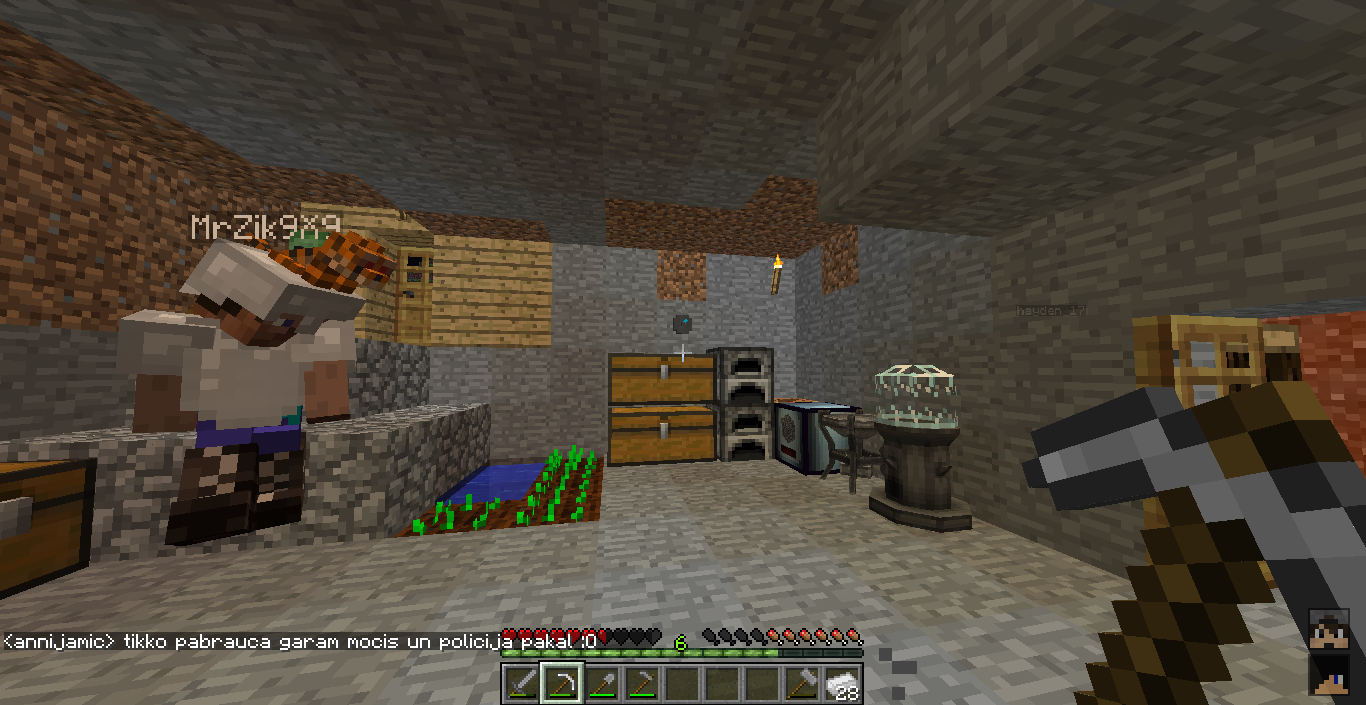
Task: Select the iron sword hotbar slot
Action: [521, 684]
